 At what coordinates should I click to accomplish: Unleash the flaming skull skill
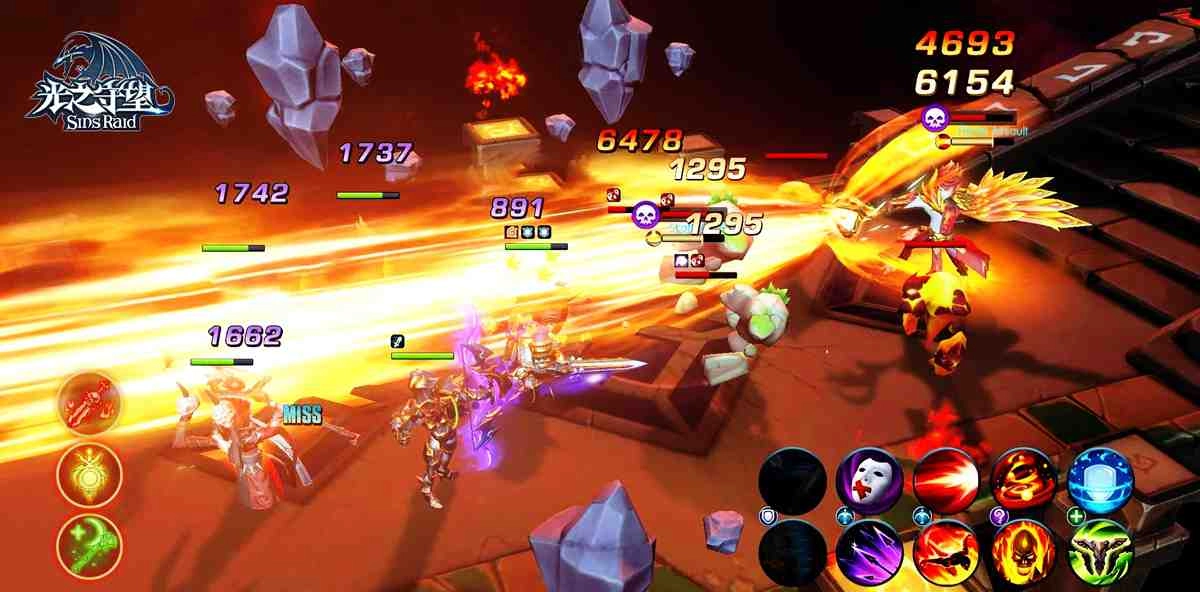[1022, 552]
